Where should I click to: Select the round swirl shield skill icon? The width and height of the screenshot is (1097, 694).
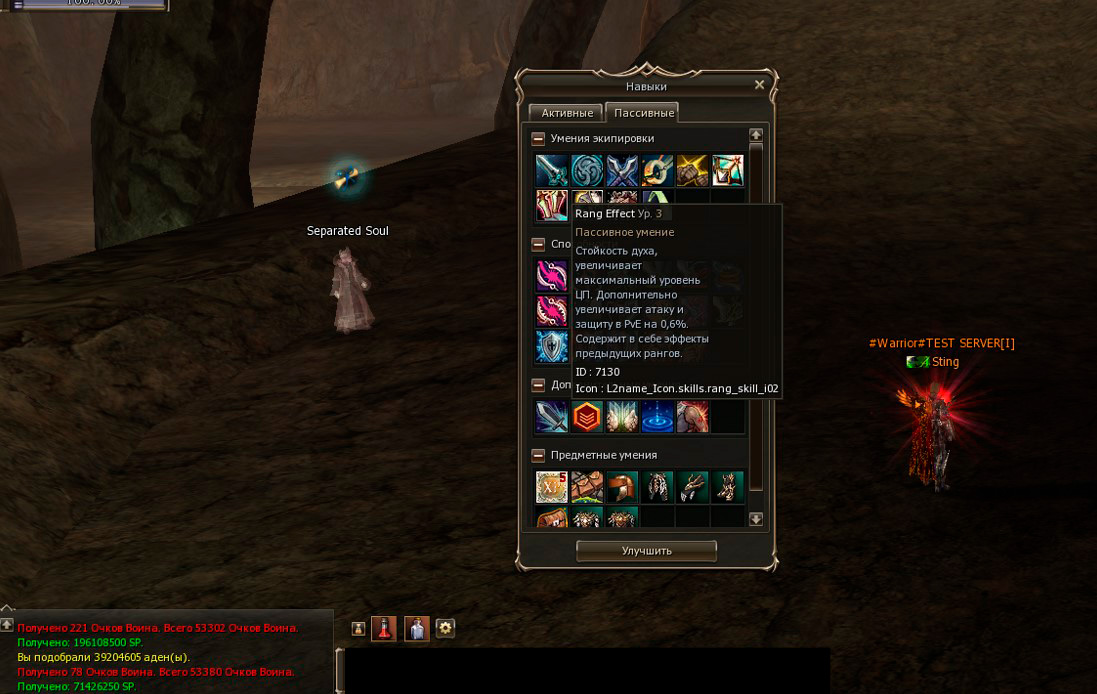point(587,171)
